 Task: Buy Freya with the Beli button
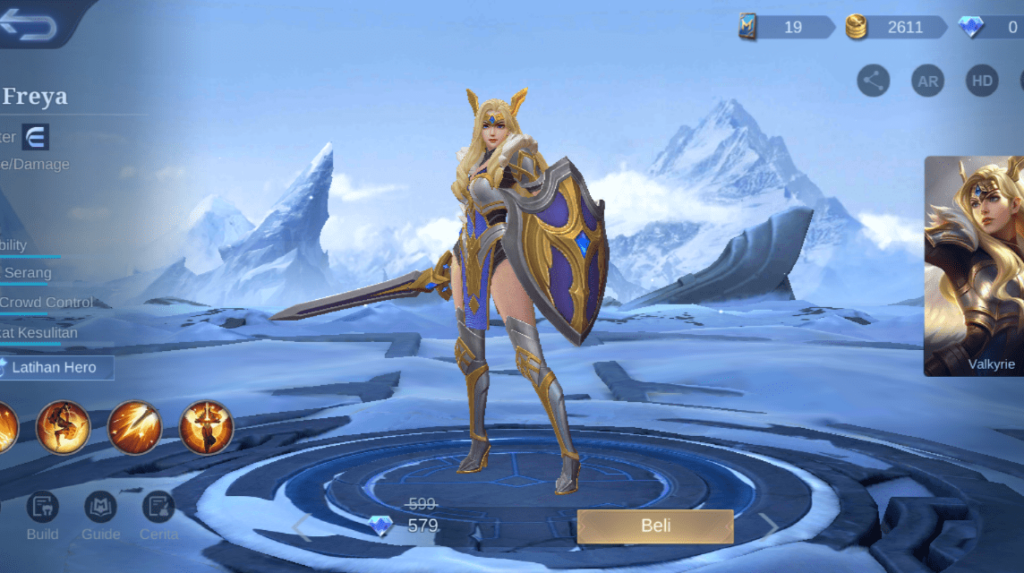point(655,526)
